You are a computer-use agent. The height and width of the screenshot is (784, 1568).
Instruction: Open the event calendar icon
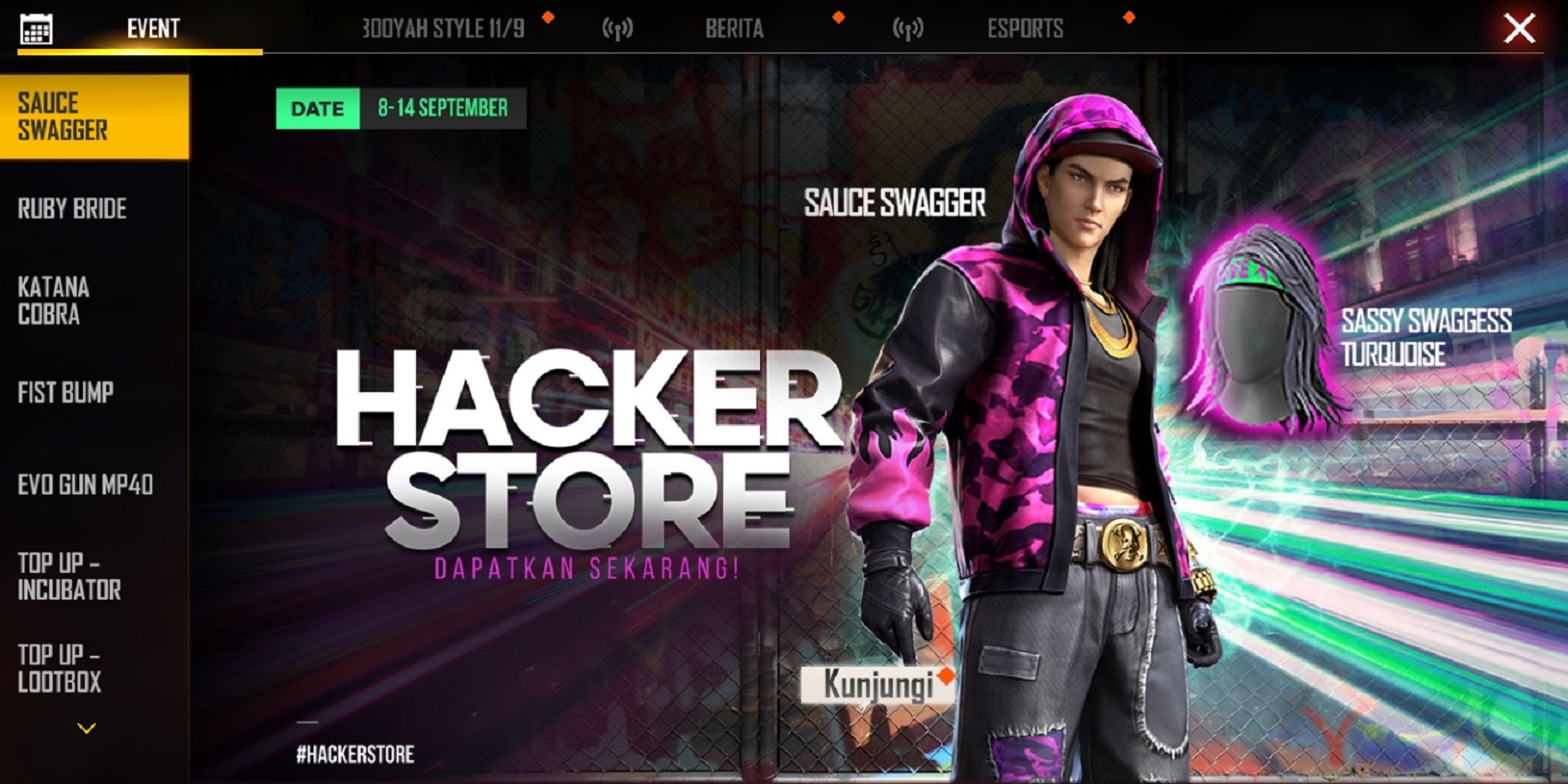click(x=35, y=27)
